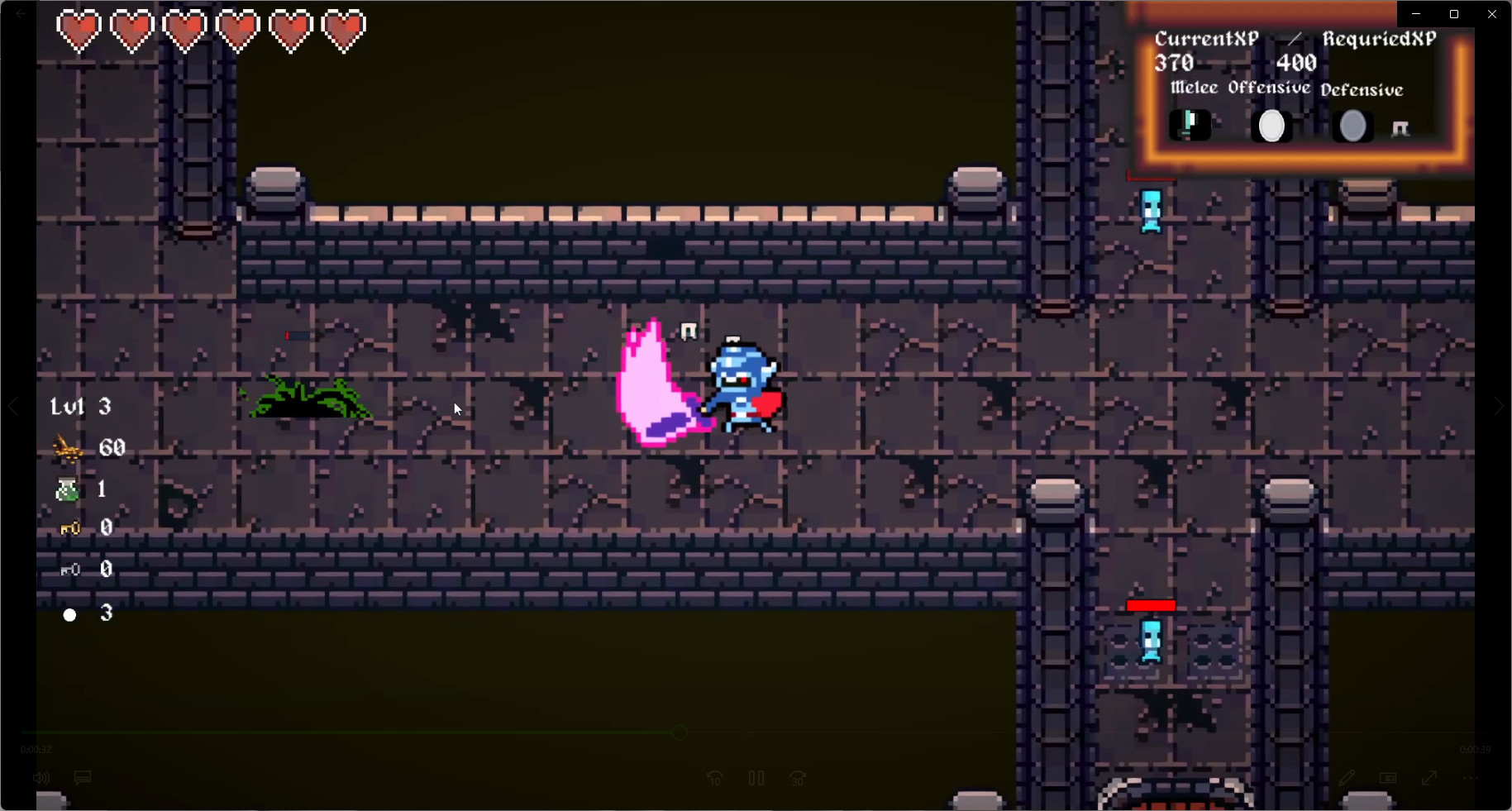Open the video editing pencil icon

click(x=1347, y=778)
